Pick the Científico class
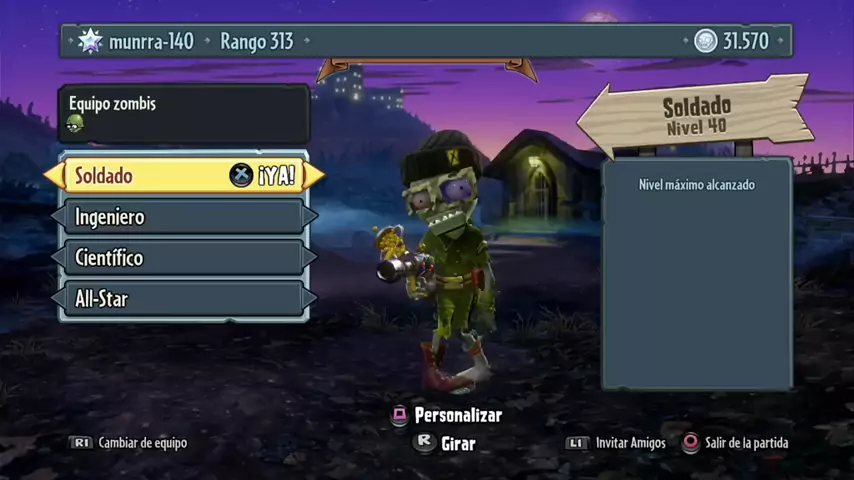This screenshot has width=854, height=480. coord(184,258)
